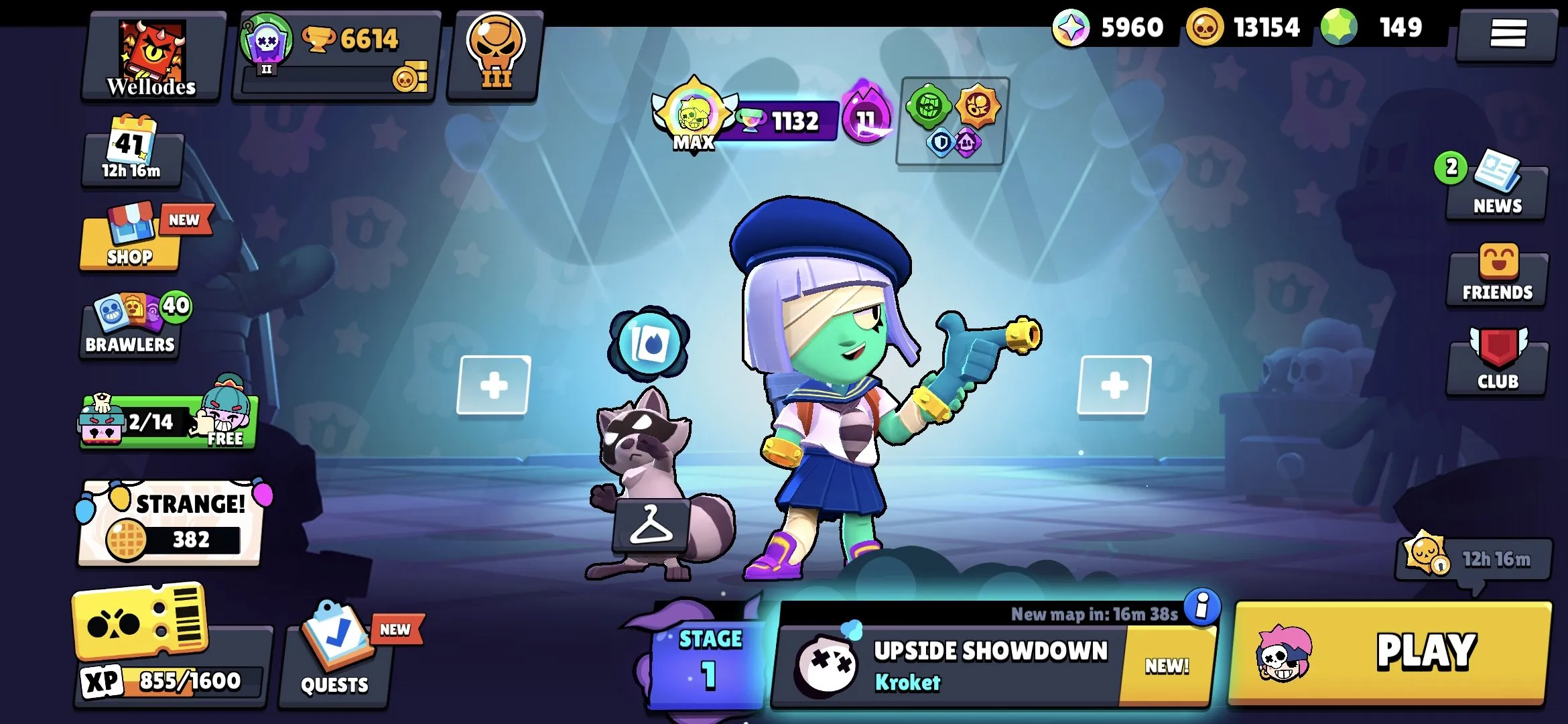Add a teammate with the left plus slot
The height and width of the screenshot is (724, 1568).
tap(494, 384)
